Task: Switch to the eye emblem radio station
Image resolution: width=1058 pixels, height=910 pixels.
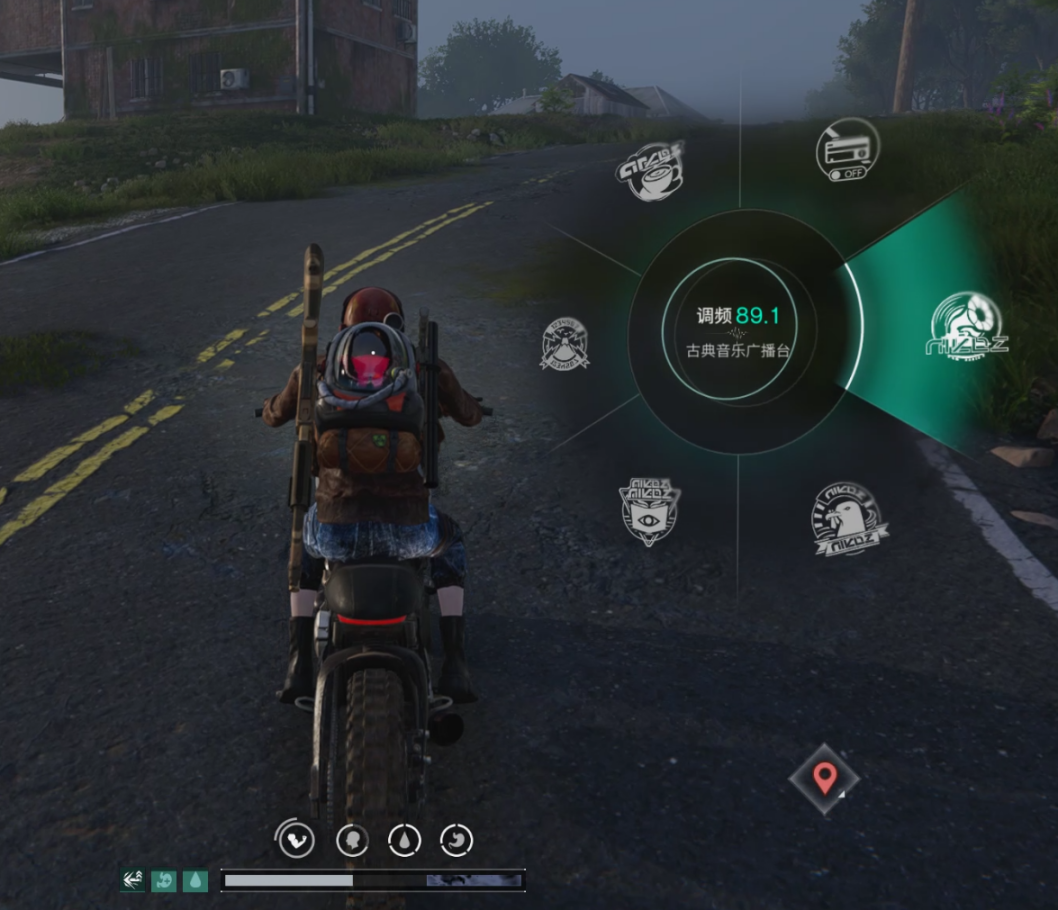Action: coord(649,510)
